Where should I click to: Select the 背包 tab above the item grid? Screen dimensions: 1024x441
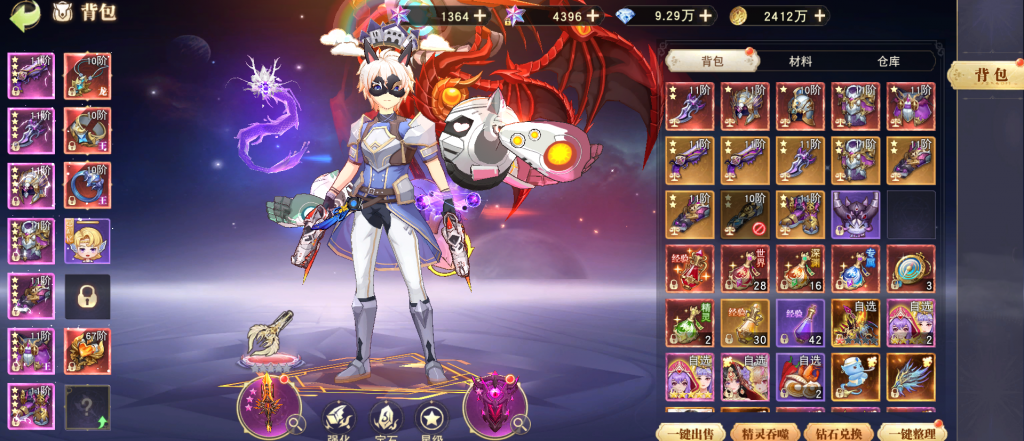click(x=712, y=62)
